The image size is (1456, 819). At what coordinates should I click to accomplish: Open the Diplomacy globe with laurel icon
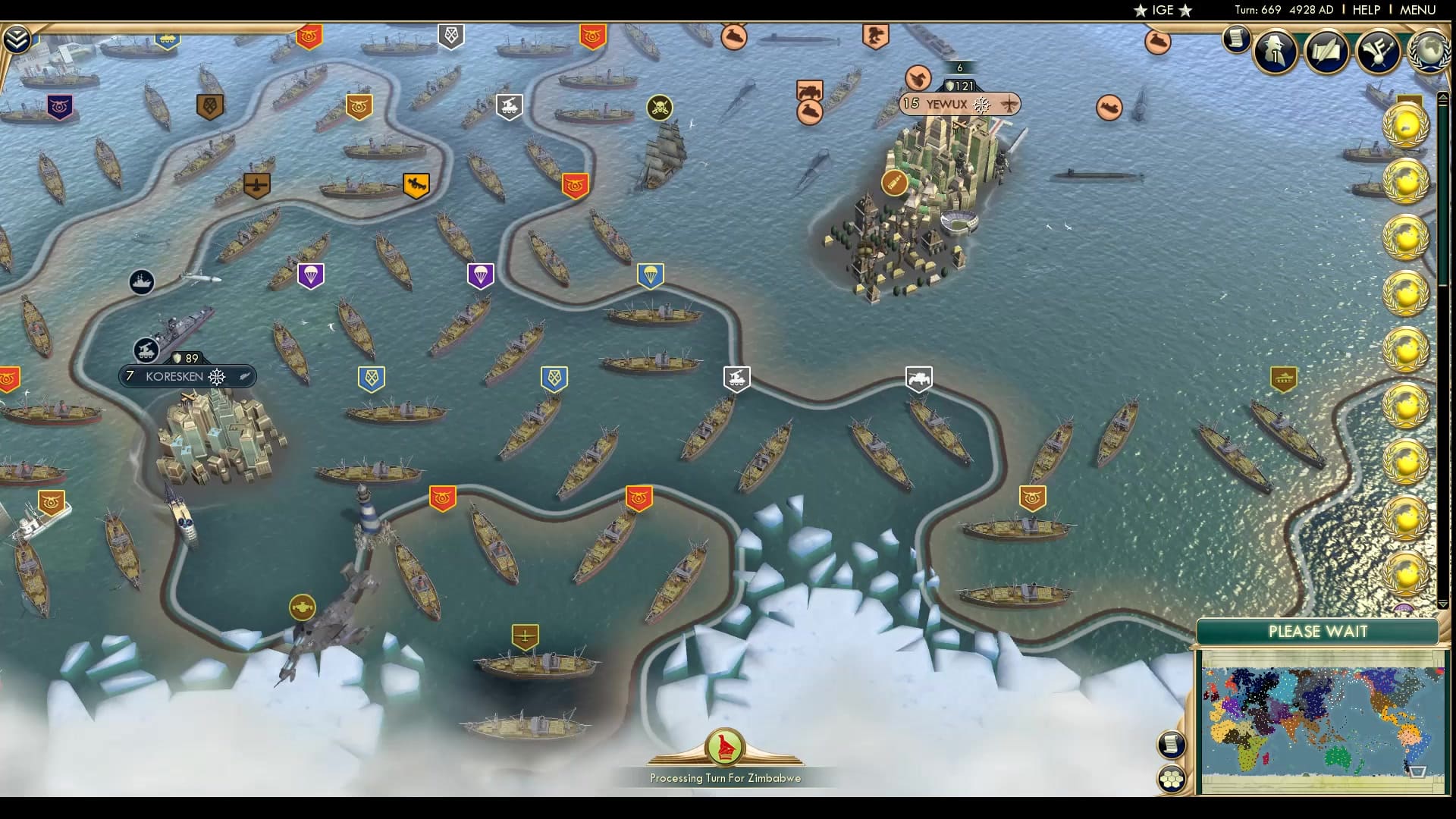(1429, 52)
